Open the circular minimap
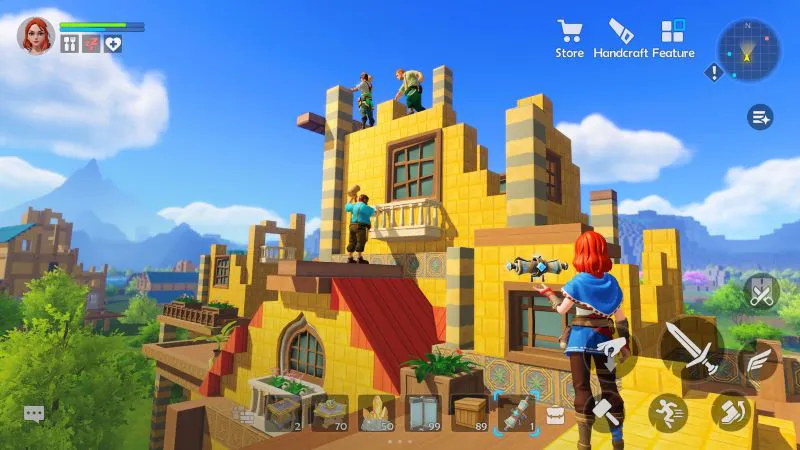This screenshot has width=800, height=450. point(748,51)
